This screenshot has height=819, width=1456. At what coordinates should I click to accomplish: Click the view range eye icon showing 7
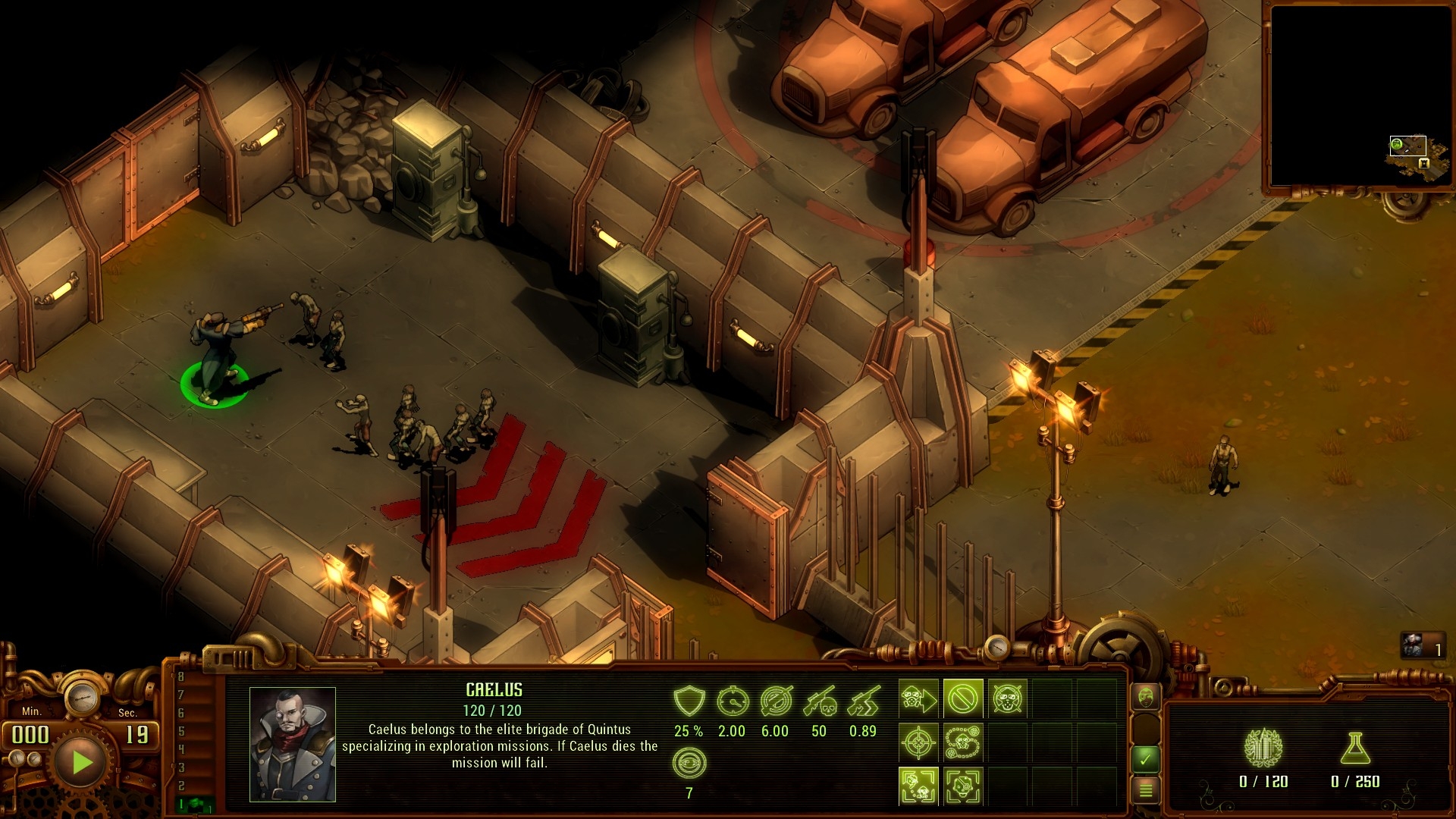pyautogui.click(x=689, y=763)
